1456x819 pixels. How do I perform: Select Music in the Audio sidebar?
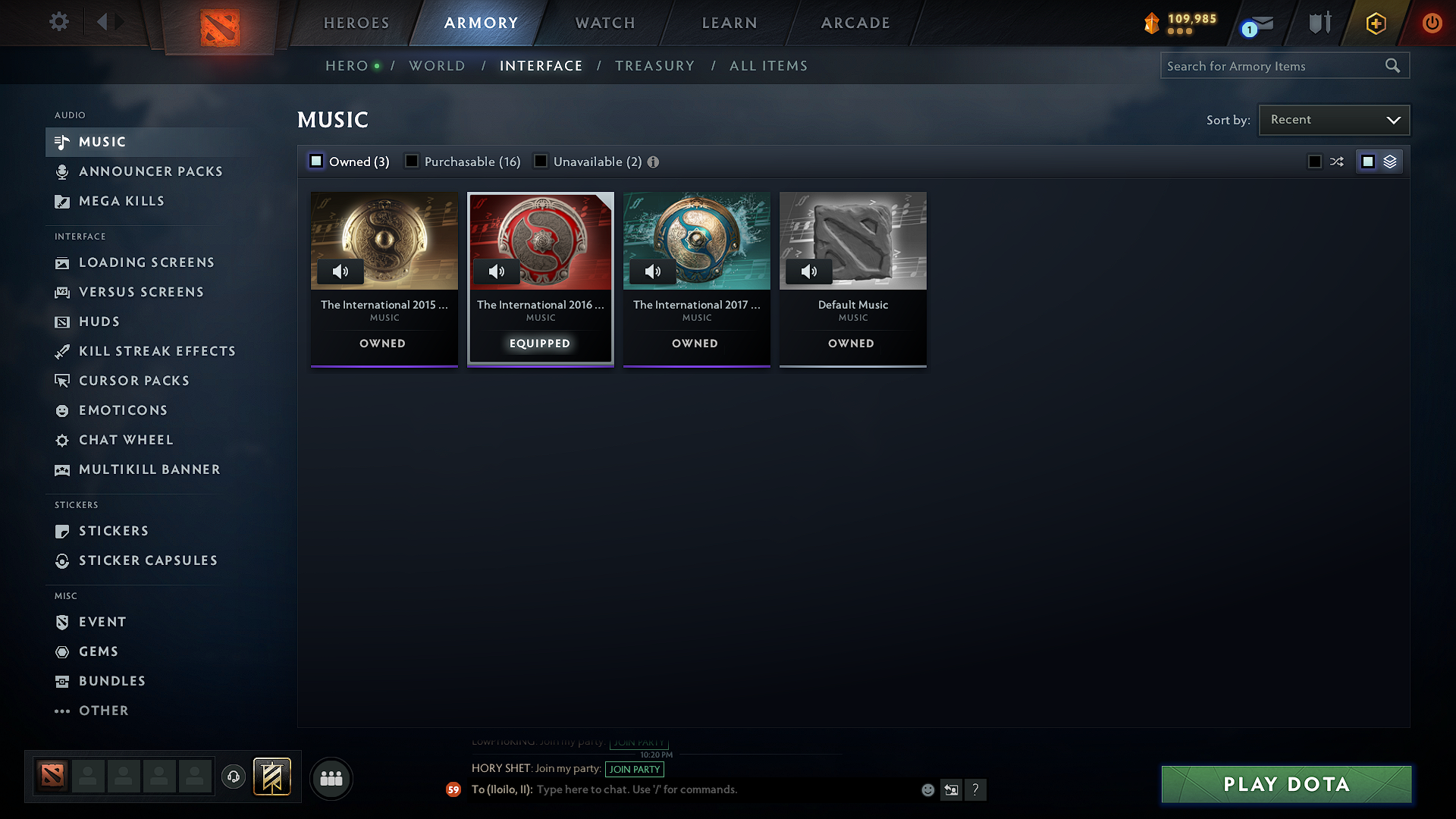[102, 142]
